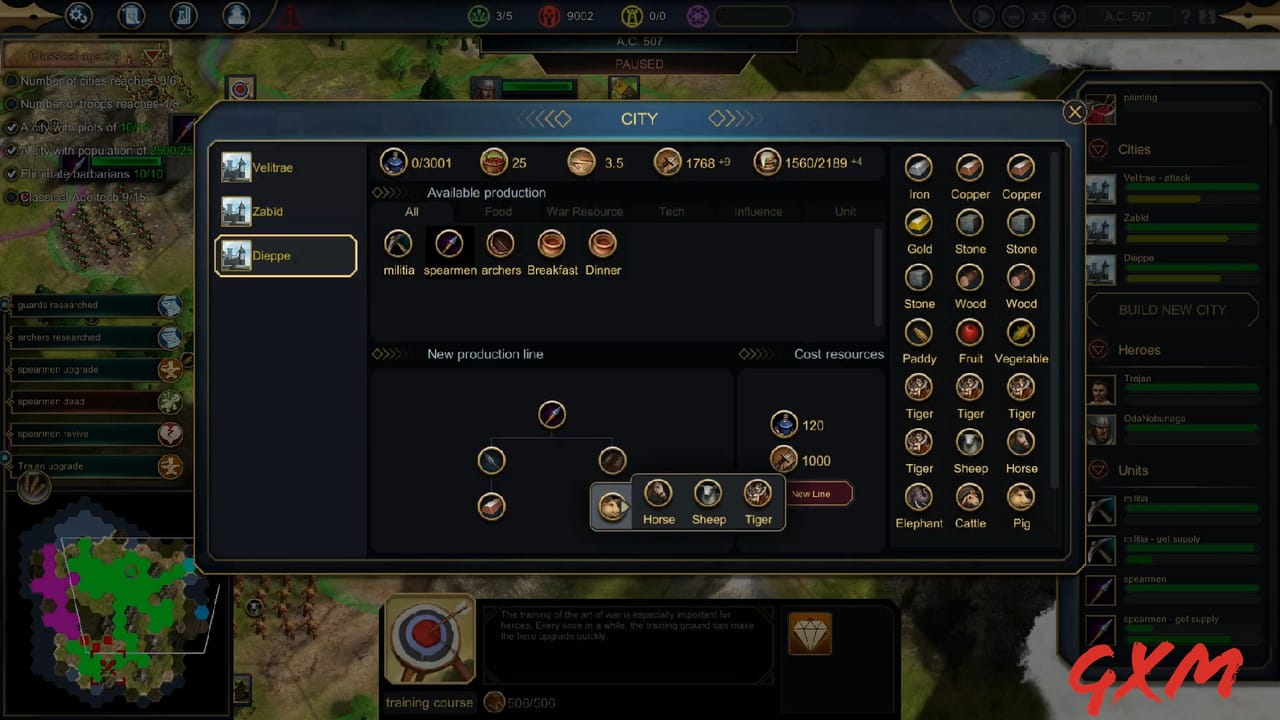Select the Dieppe city in the list
This screenshot has height=720, width=1280.
(x=284, y=255)
